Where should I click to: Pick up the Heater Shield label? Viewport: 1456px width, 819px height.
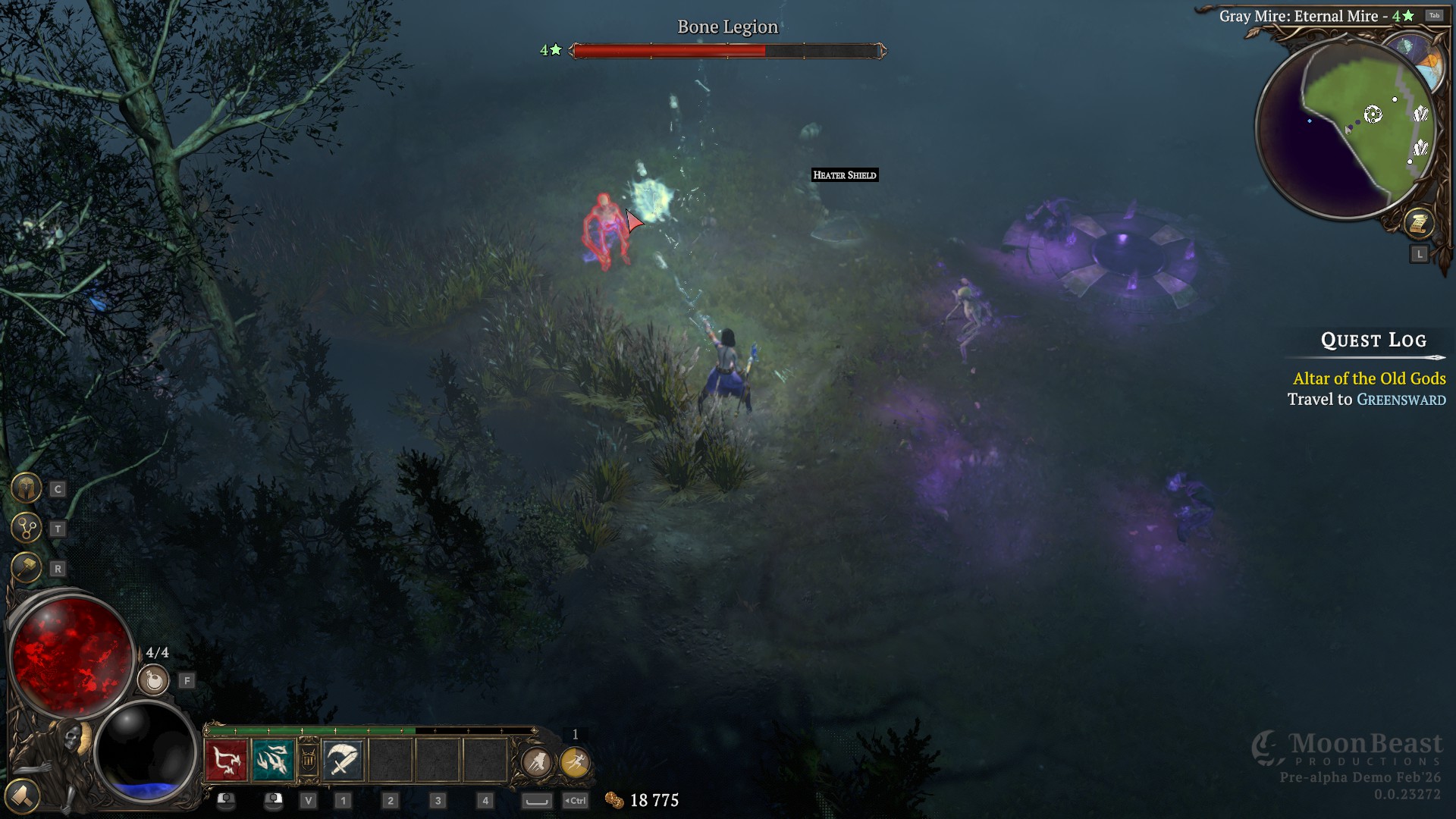[844, 175]
